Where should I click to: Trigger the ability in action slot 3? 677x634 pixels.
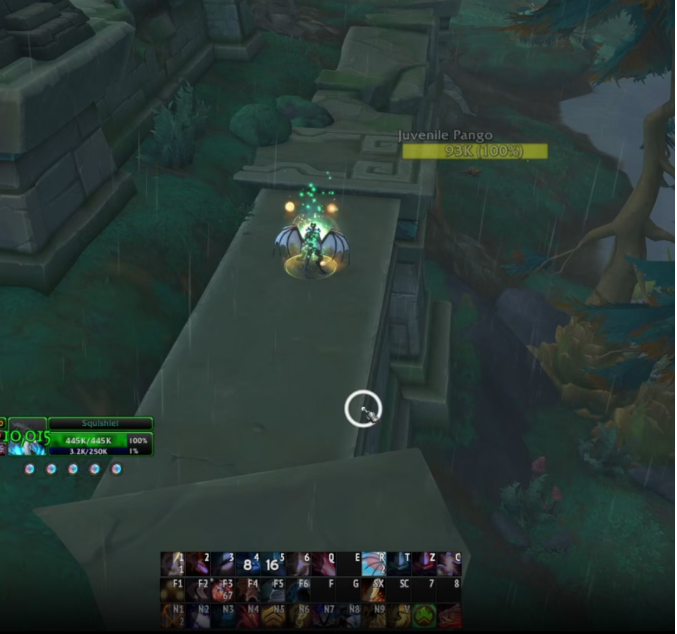[x=223, y=564]
